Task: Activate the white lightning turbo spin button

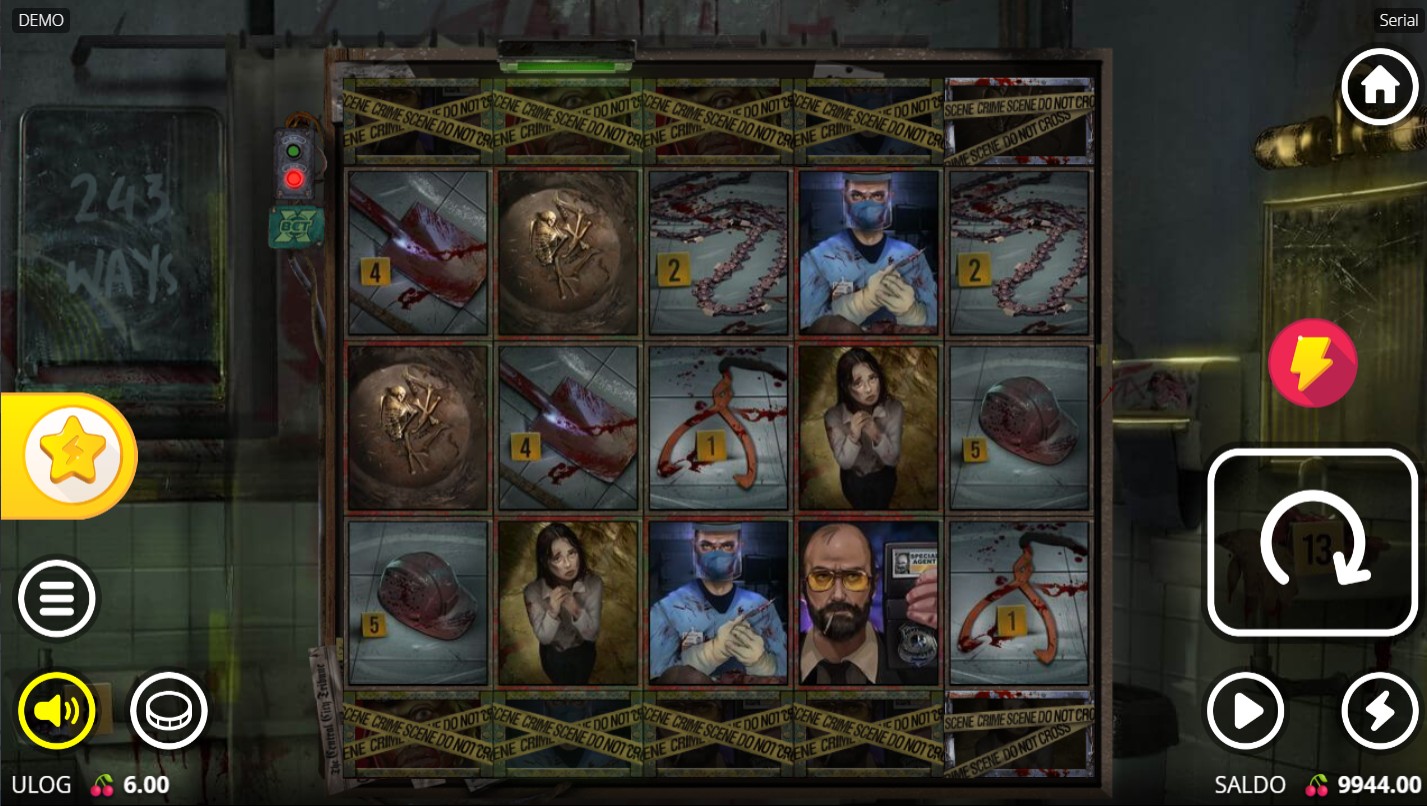Action: coord(1379,711)
